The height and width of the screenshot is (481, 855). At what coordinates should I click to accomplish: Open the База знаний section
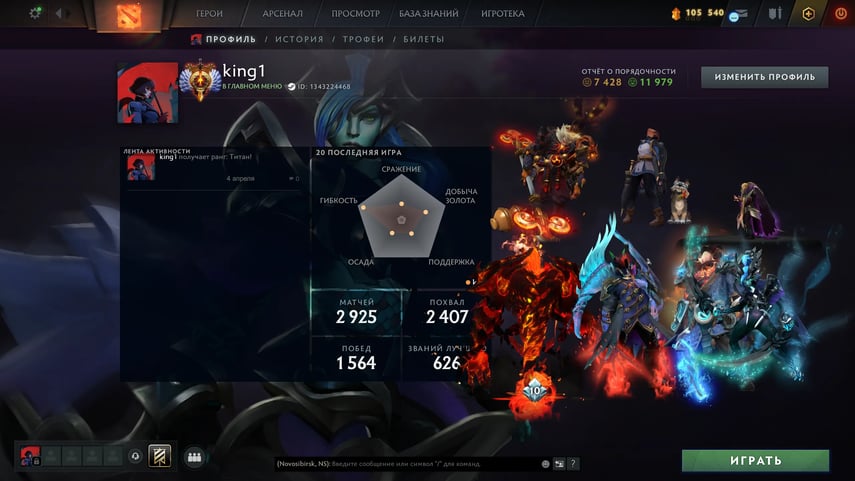pyautogui.click(x=428, y=14)
